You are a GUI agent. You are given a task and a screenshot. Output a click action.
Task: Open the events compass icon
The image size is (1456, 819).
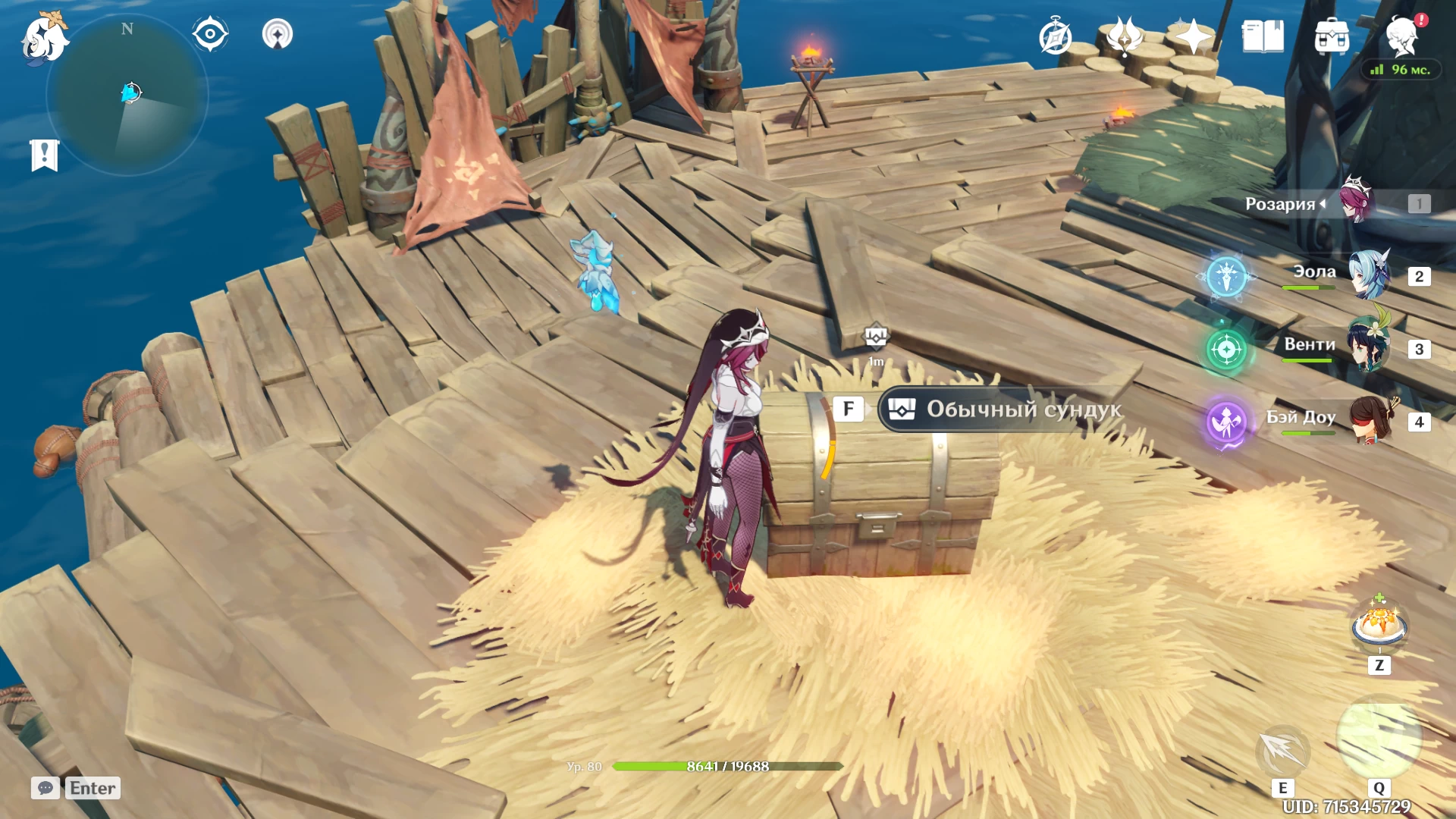[x=1055, y=37]
